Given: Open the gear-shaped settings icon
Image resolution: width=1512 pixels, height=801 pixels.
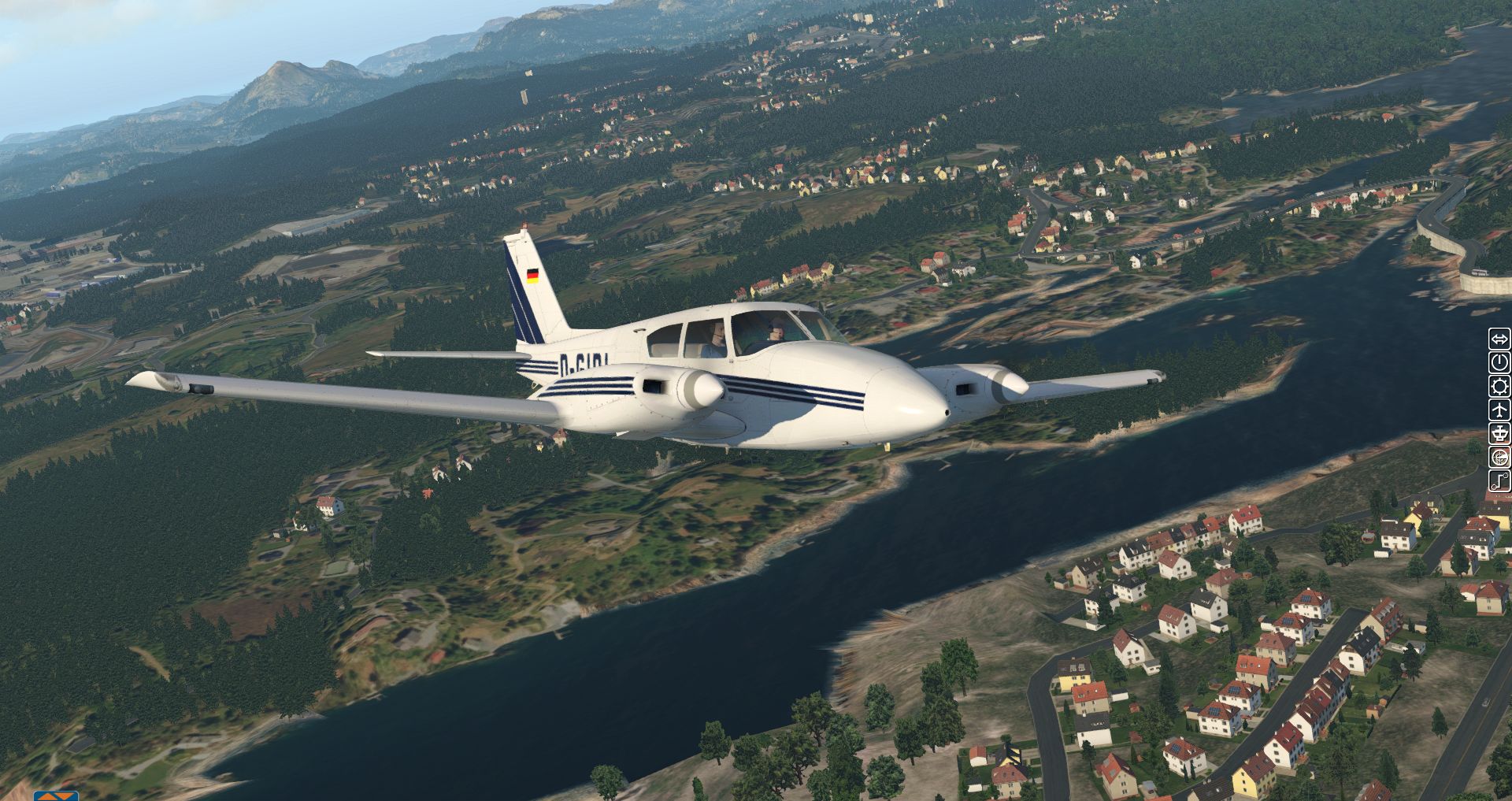Looking at the screenshot, I should coord(1499,386).
